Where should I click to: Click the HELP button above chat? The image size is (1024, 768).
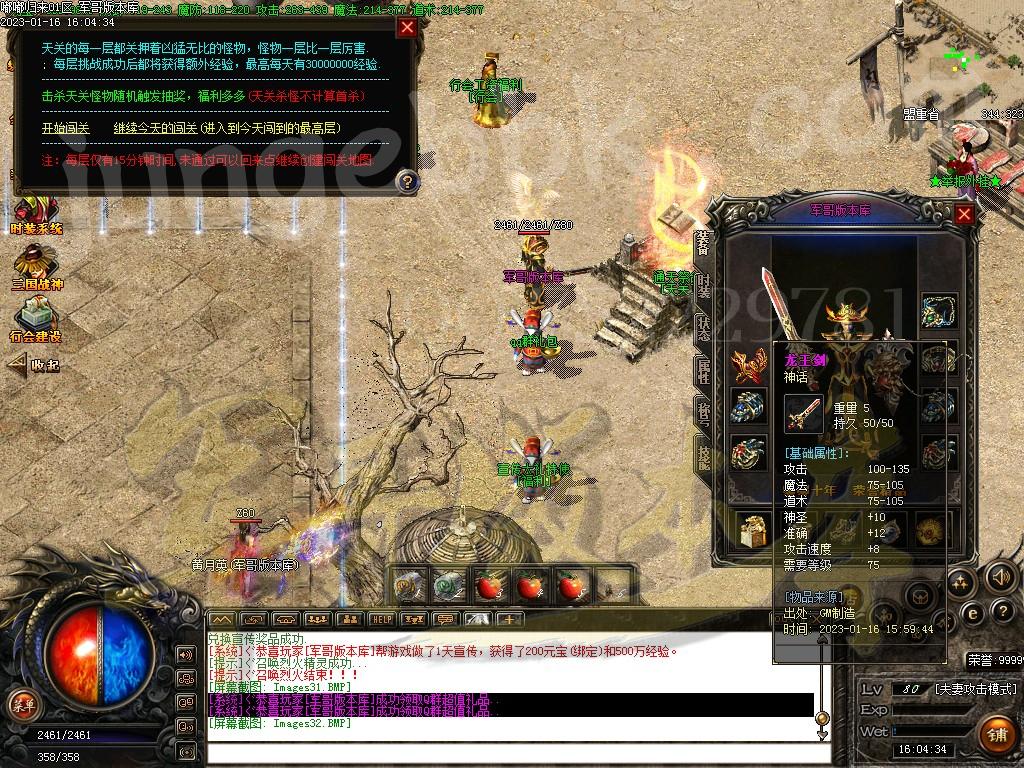380,619
